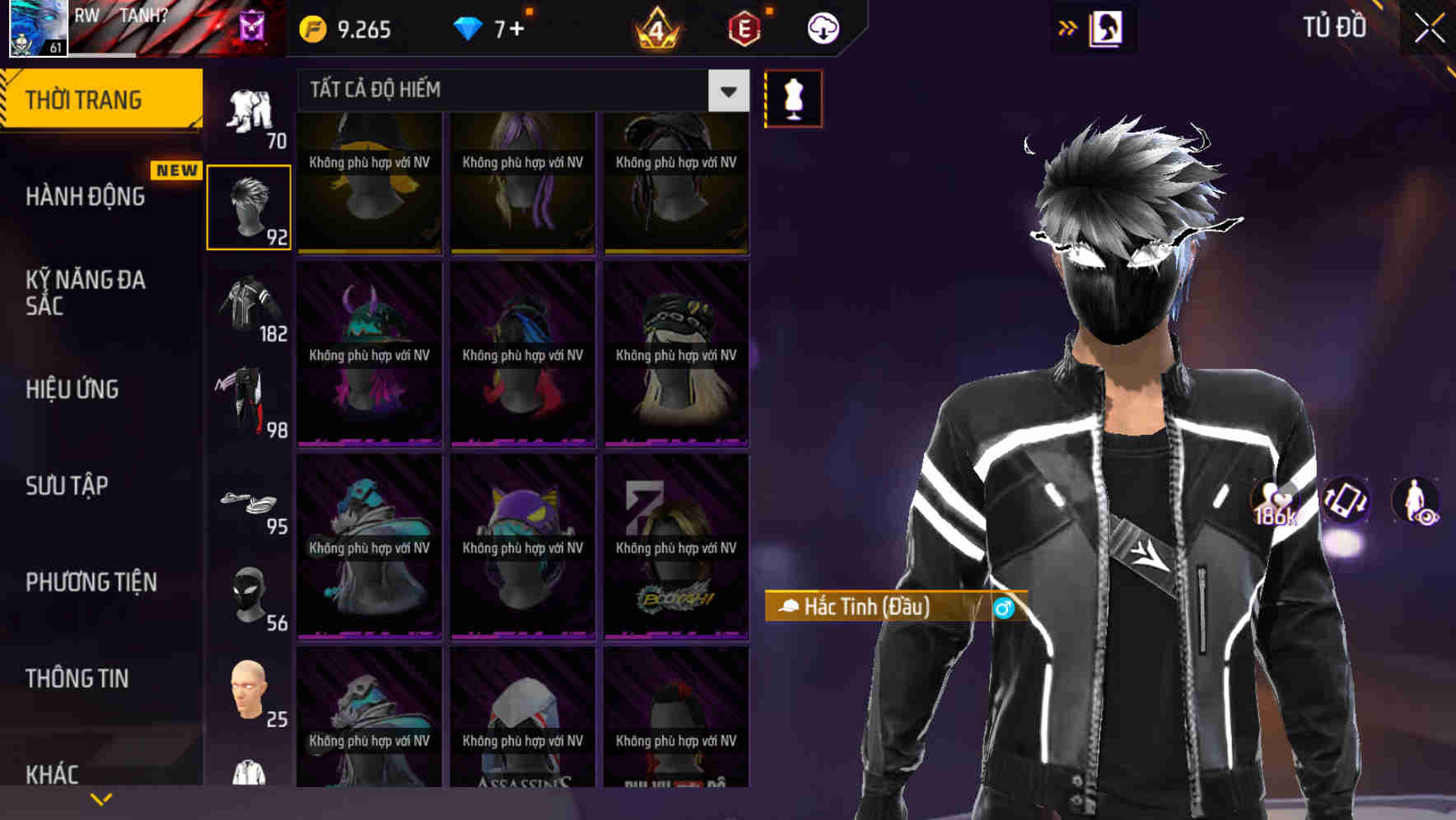The width and height of the screenshot is (1456, 820).
Task: Select the jacket category showing 182 items
Action: (x=249, y=305)
